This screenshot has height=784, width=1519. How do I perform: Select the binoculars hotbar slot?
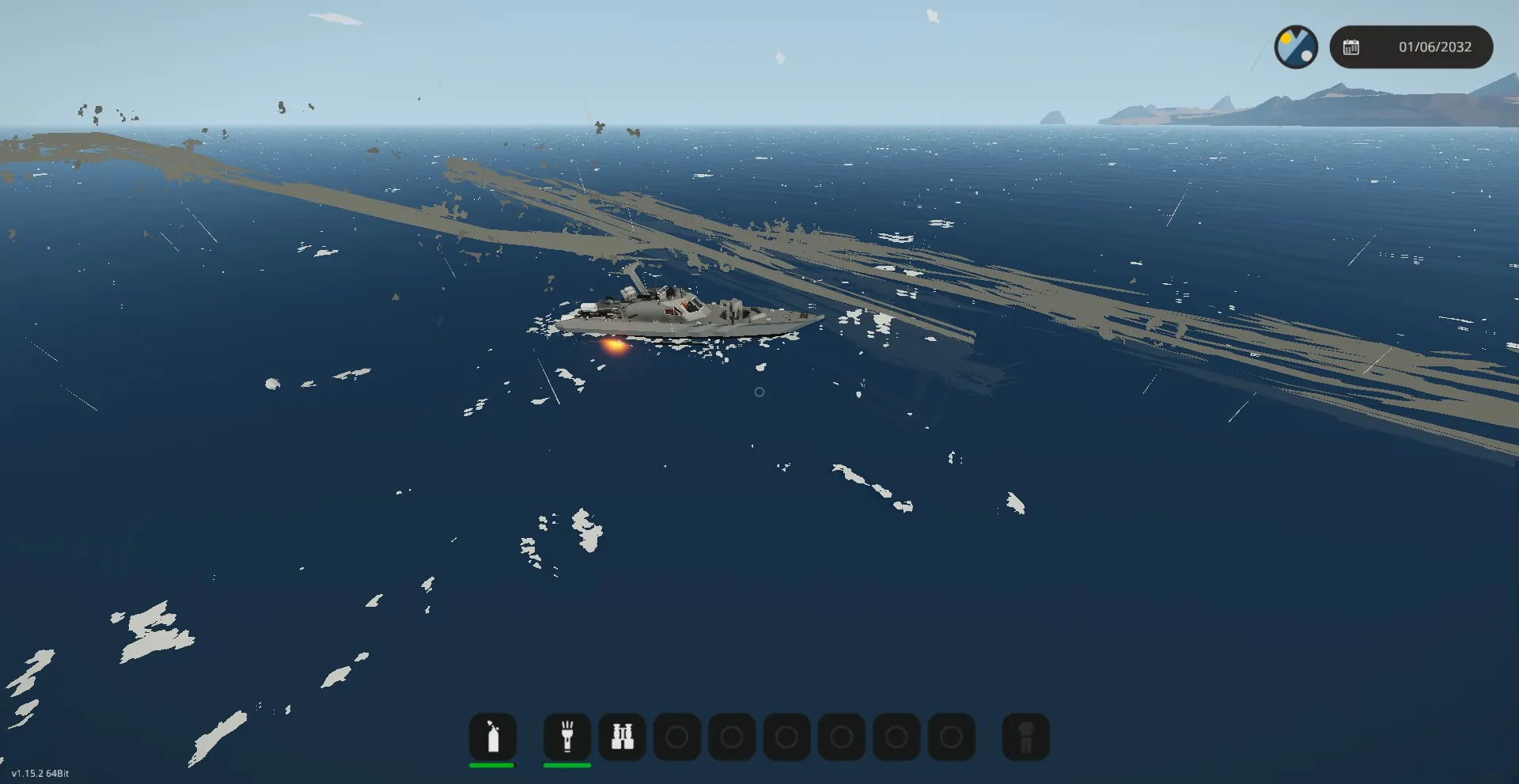(623, 737)
